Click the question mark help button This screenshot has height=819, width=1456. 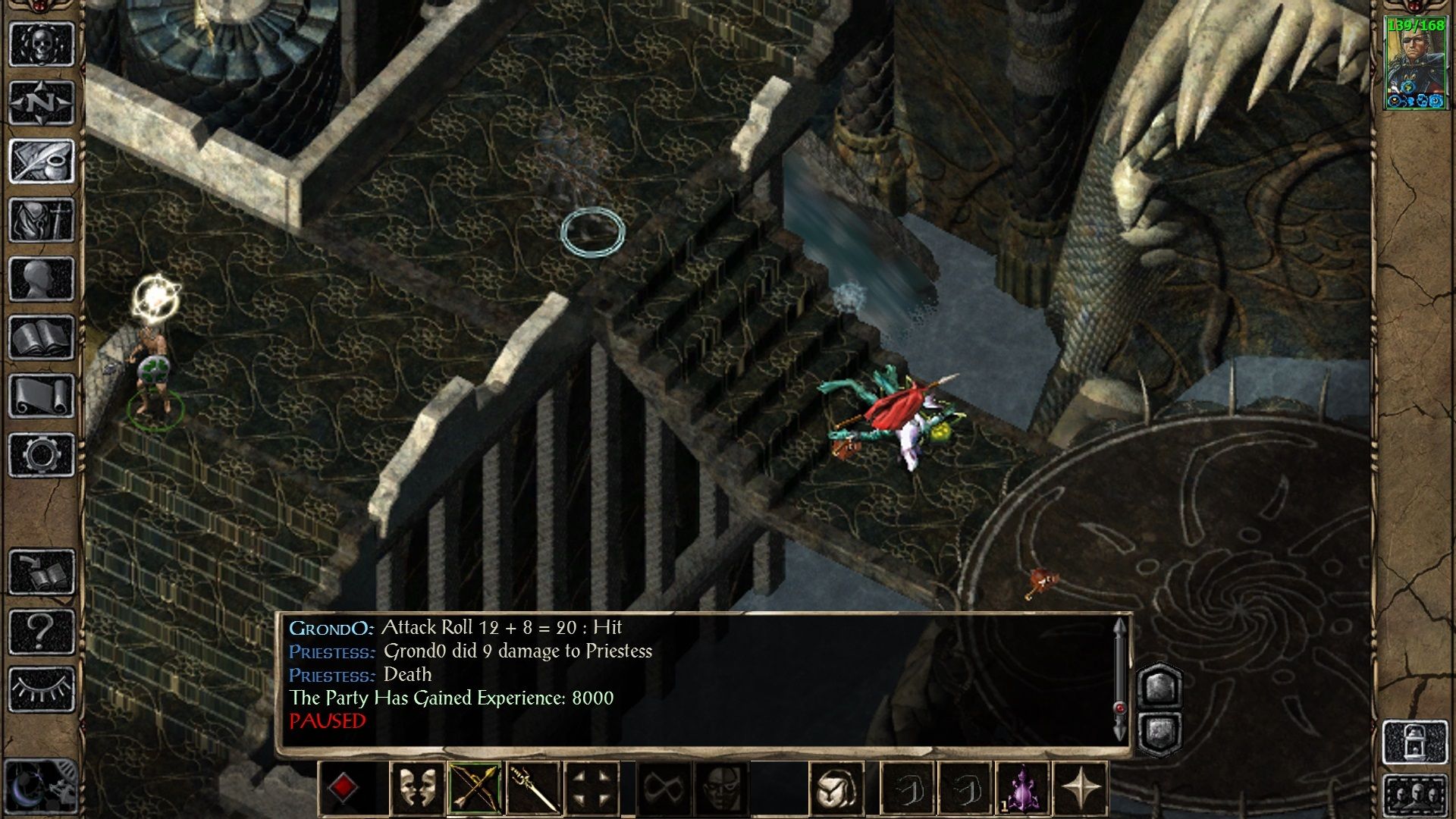pos(42,631)
